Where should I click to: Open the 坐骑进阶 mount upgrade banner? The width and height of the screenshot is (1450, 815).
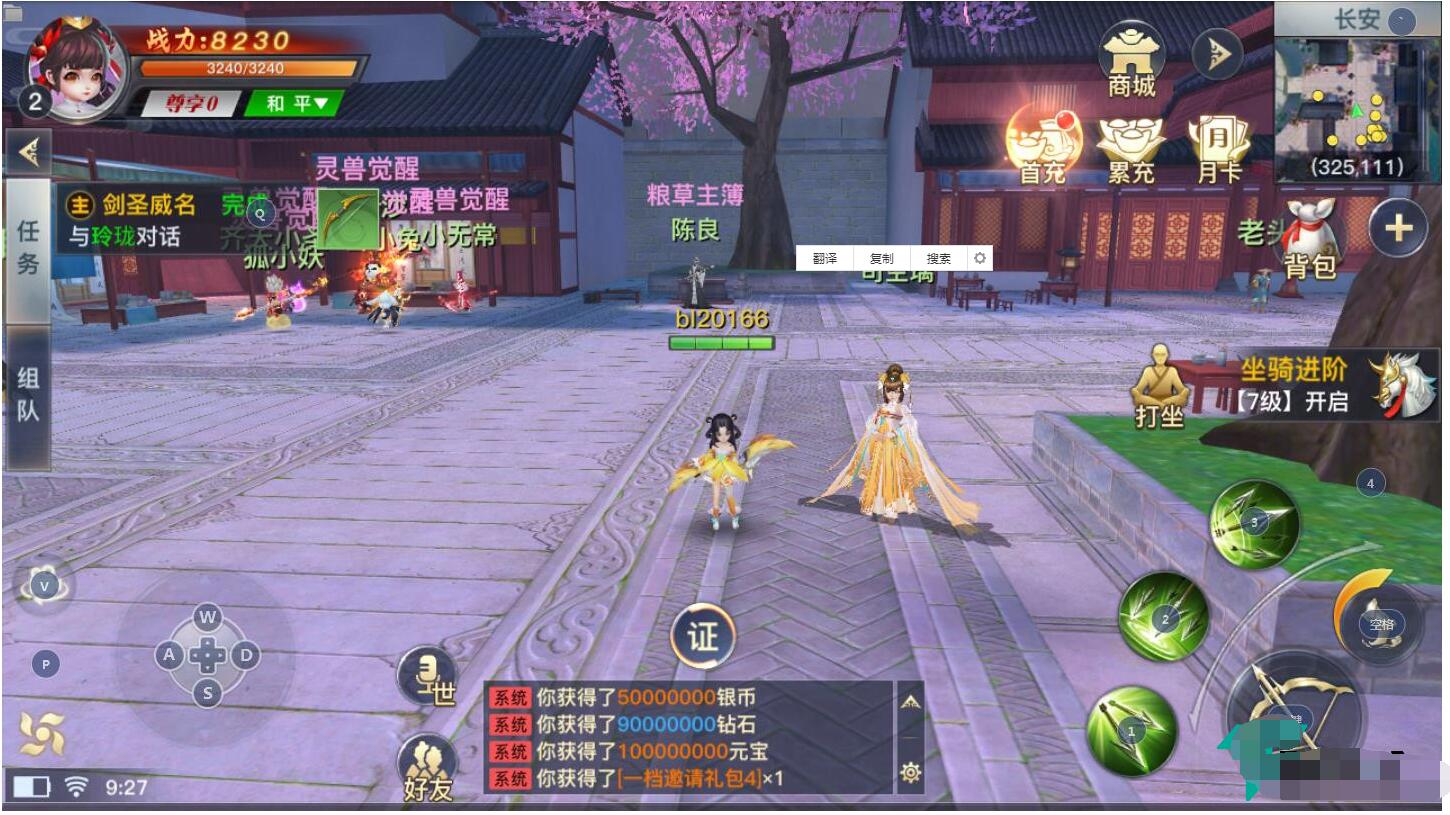click(1335, 385)
